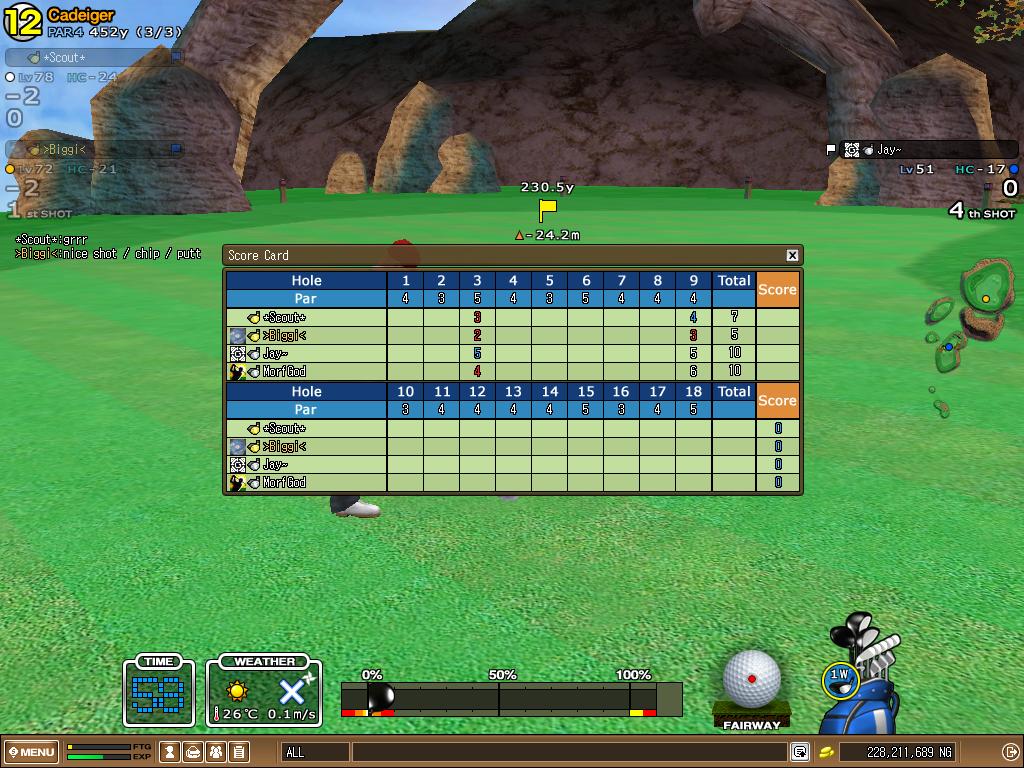Click the orange Score header on front nine
The width and height of the screenshot is (1024, 768).
pyautogui.click(x=777, y=289)
